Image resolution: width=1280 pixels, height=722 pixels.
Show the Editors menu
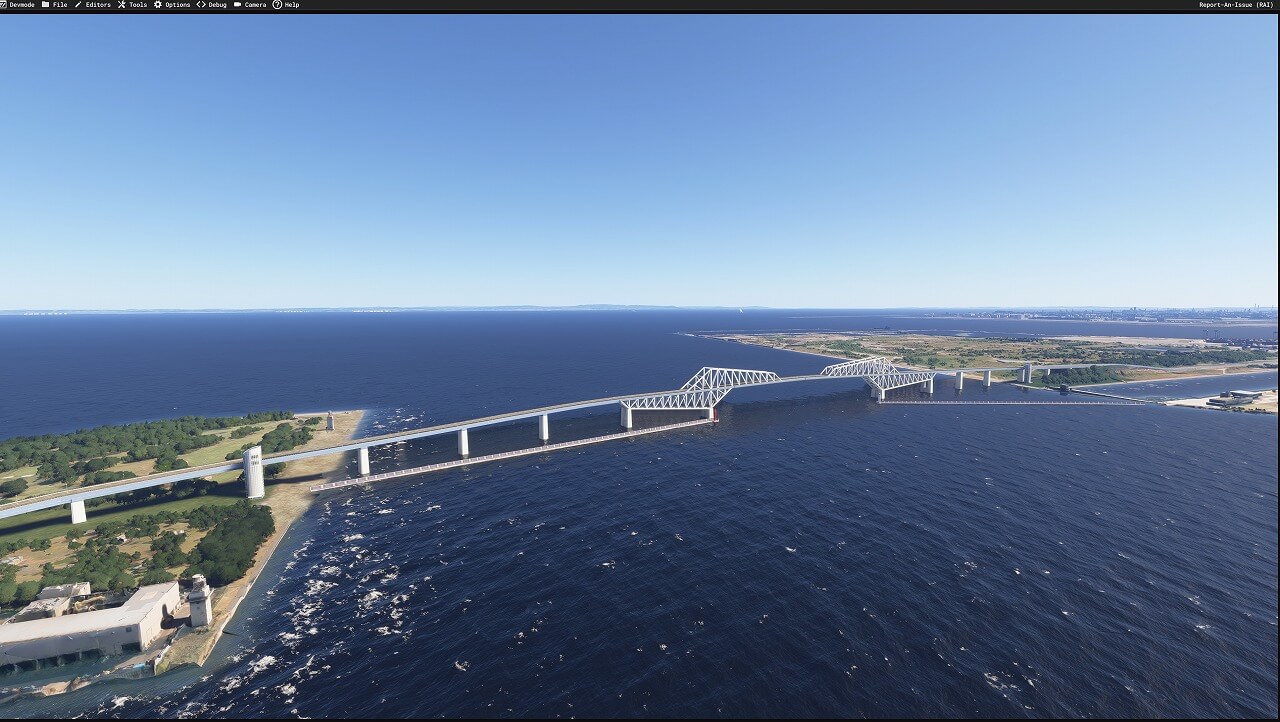pos(93,5)
